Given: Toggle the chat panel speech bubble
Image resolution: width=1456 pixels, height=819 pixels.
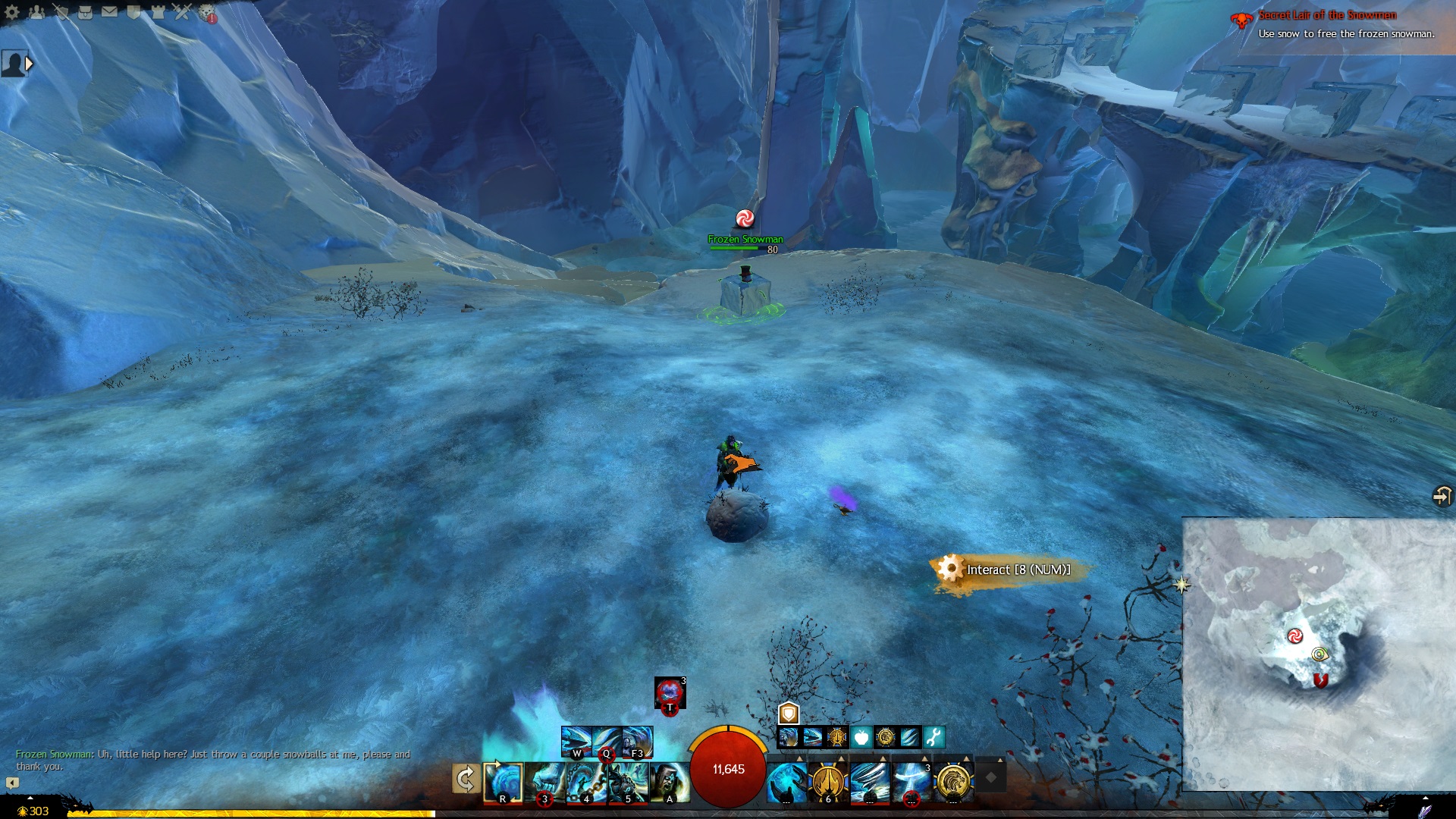Looking at the screenshot, I should pyautogui.click(x=12, y=783).
